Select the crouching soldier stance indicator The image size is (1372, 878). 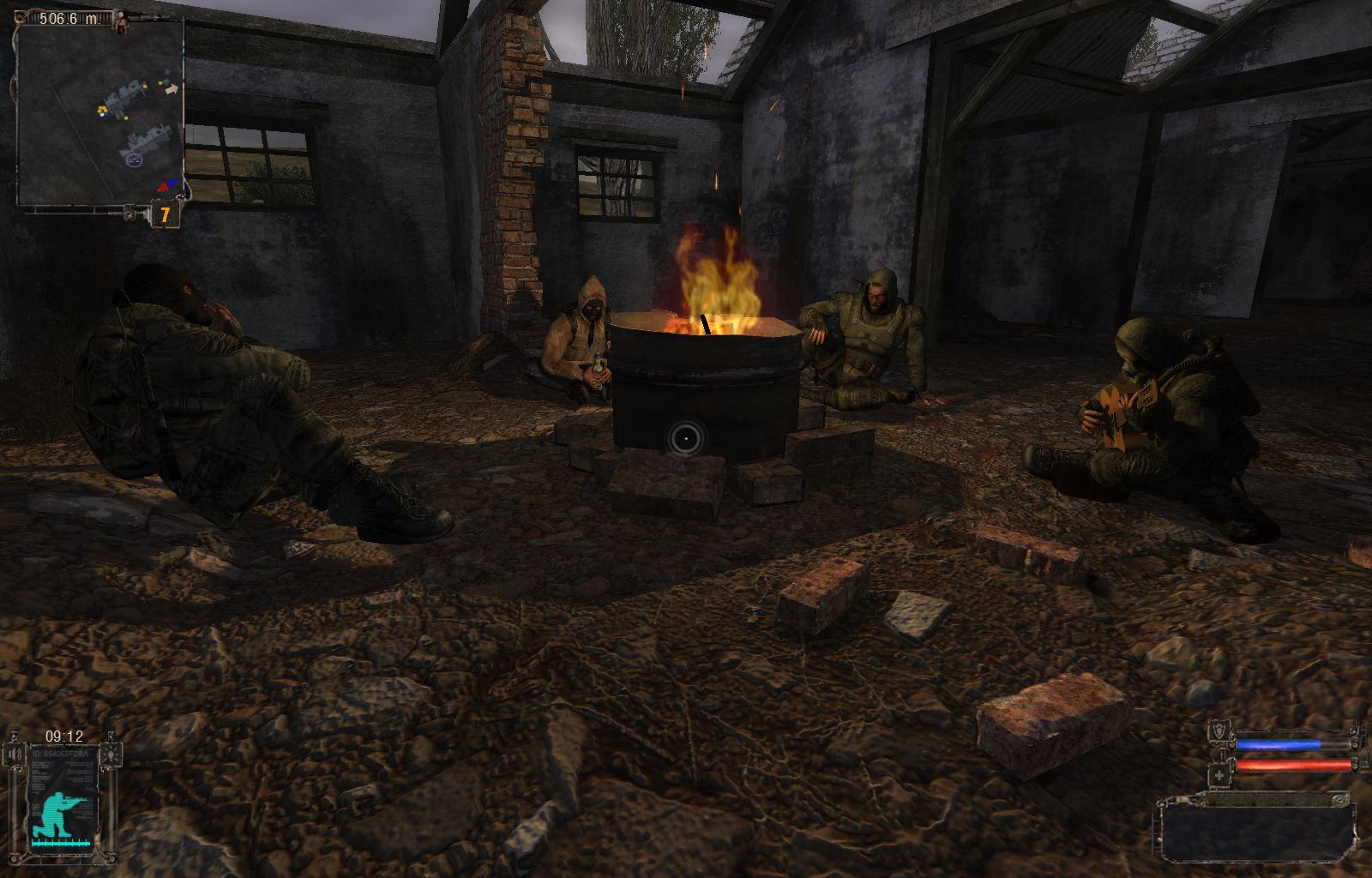point(56,814)
